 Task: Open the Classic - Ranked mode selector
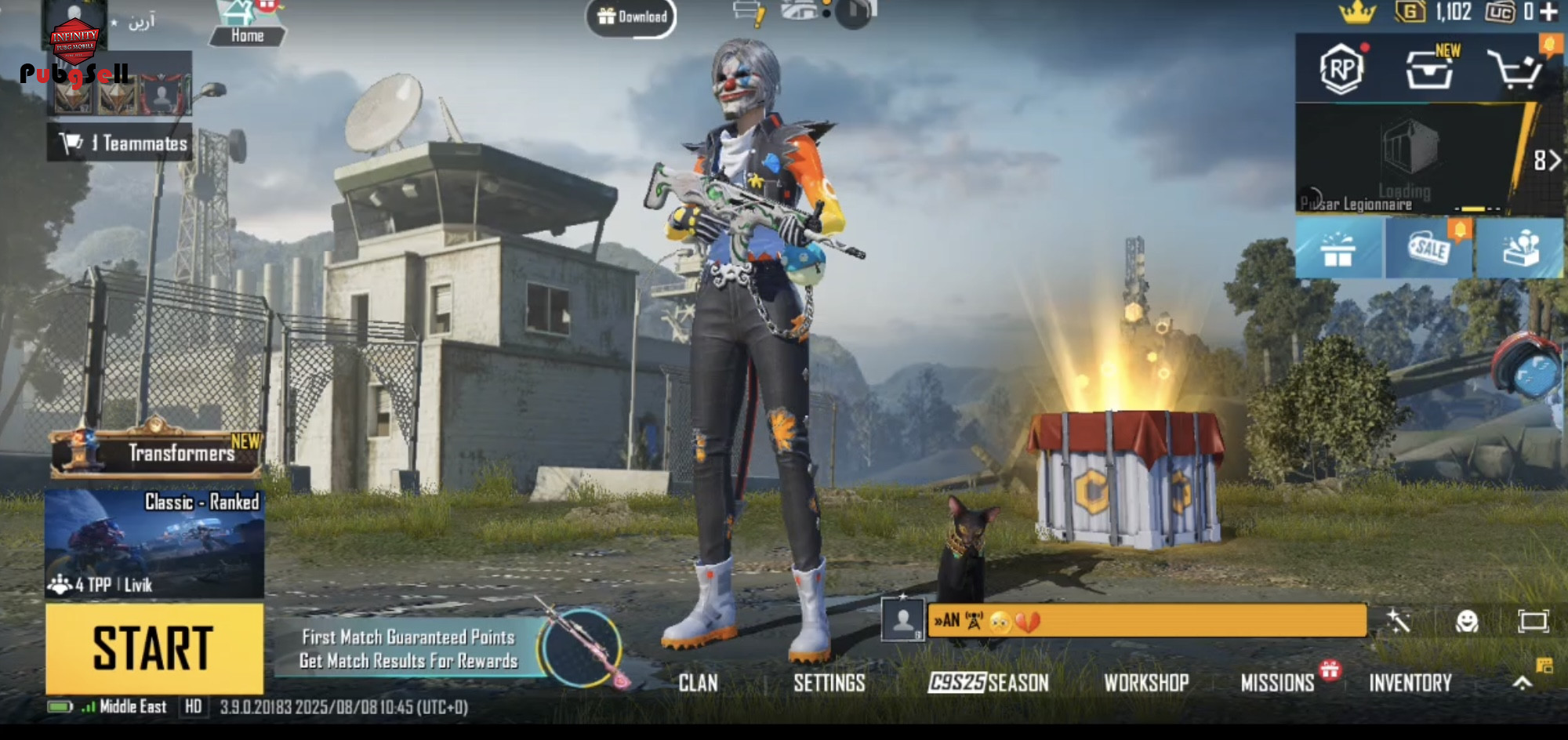(154, 544)
